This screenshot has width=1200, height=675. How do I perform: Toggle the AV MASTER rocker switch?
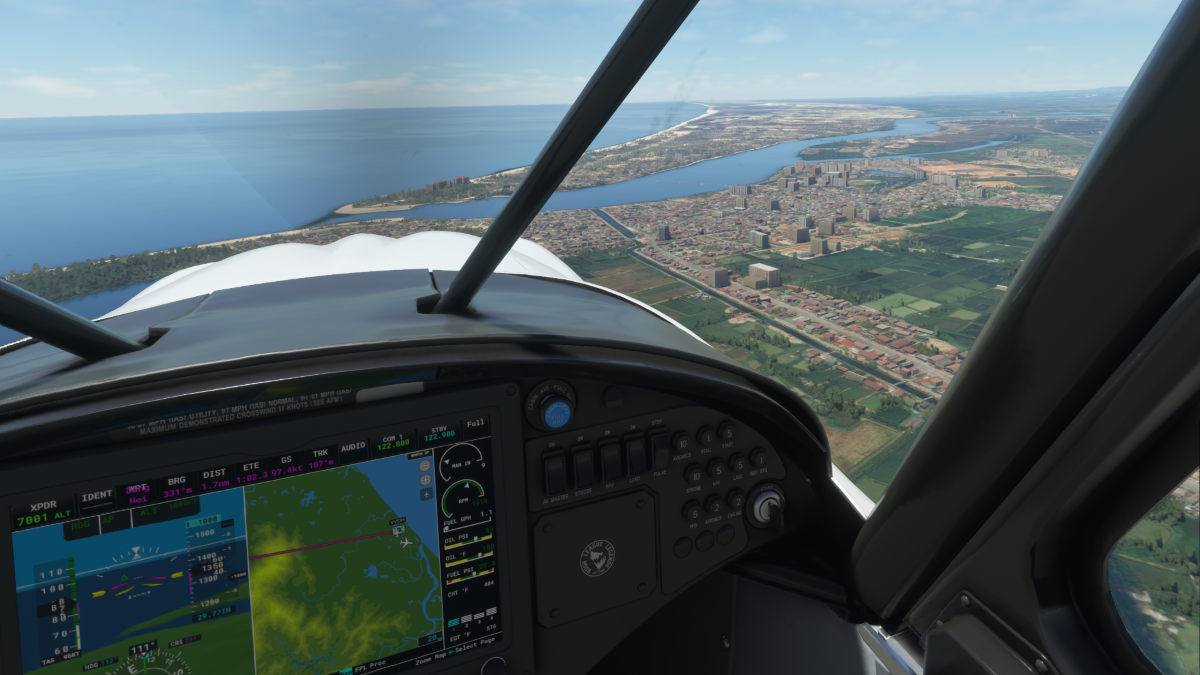tap(556, 471)
